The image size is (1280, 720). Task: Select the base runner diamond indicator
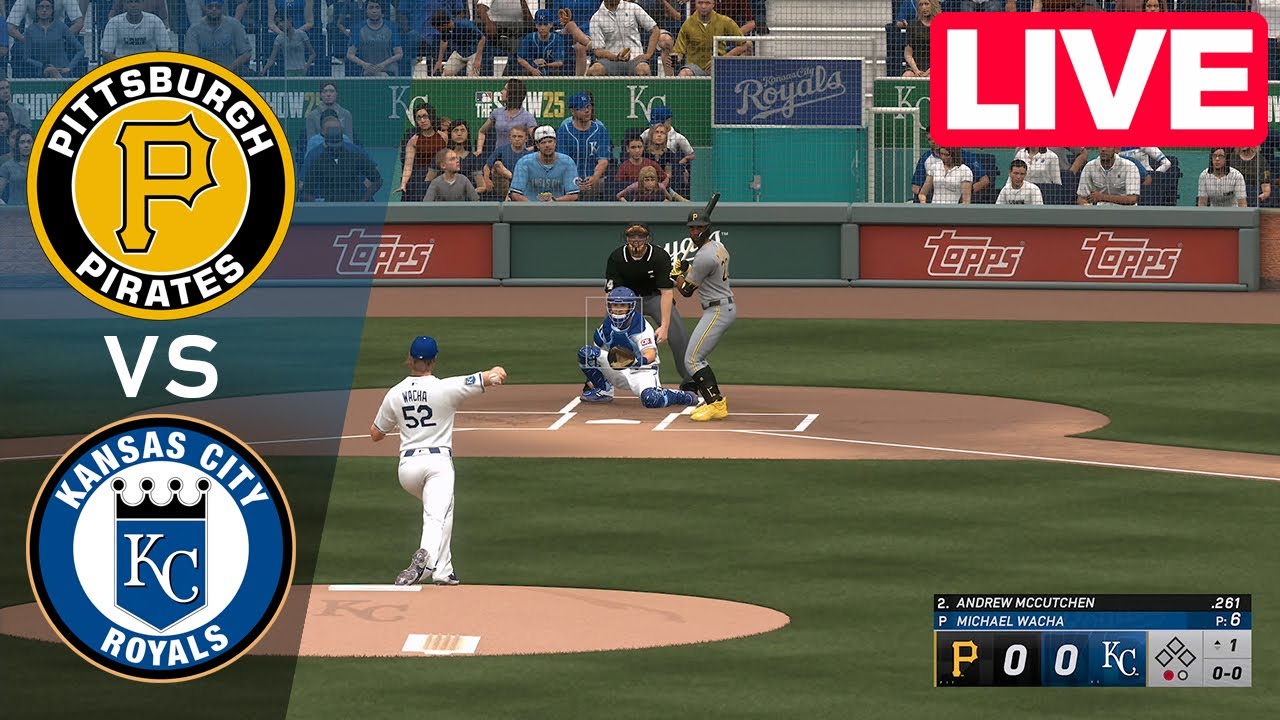1176,650
